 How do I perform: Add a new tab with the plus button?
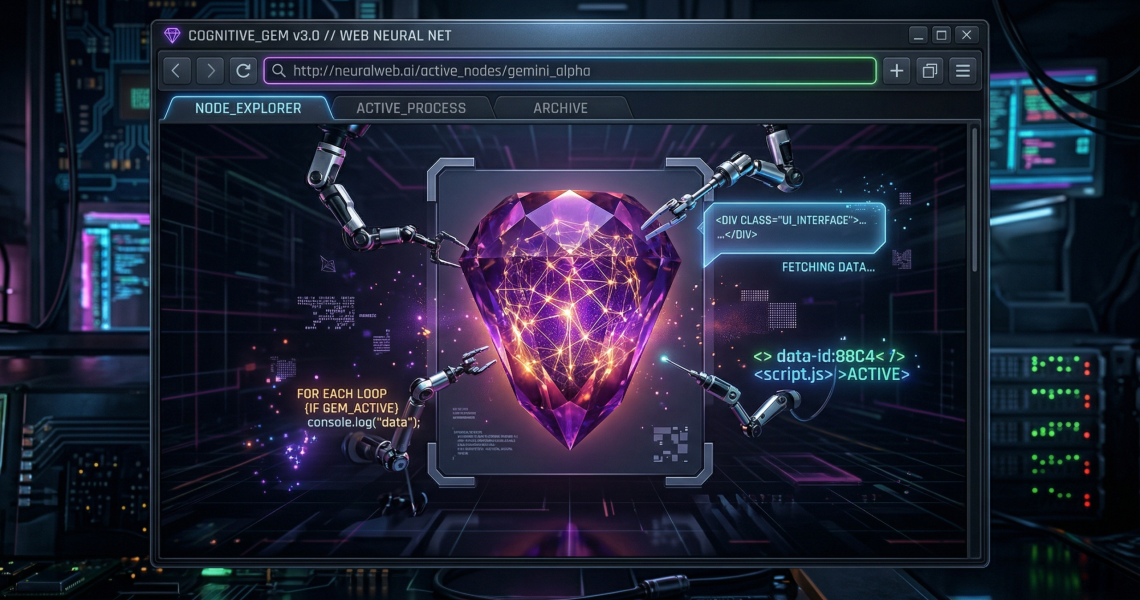pos(897,71)
